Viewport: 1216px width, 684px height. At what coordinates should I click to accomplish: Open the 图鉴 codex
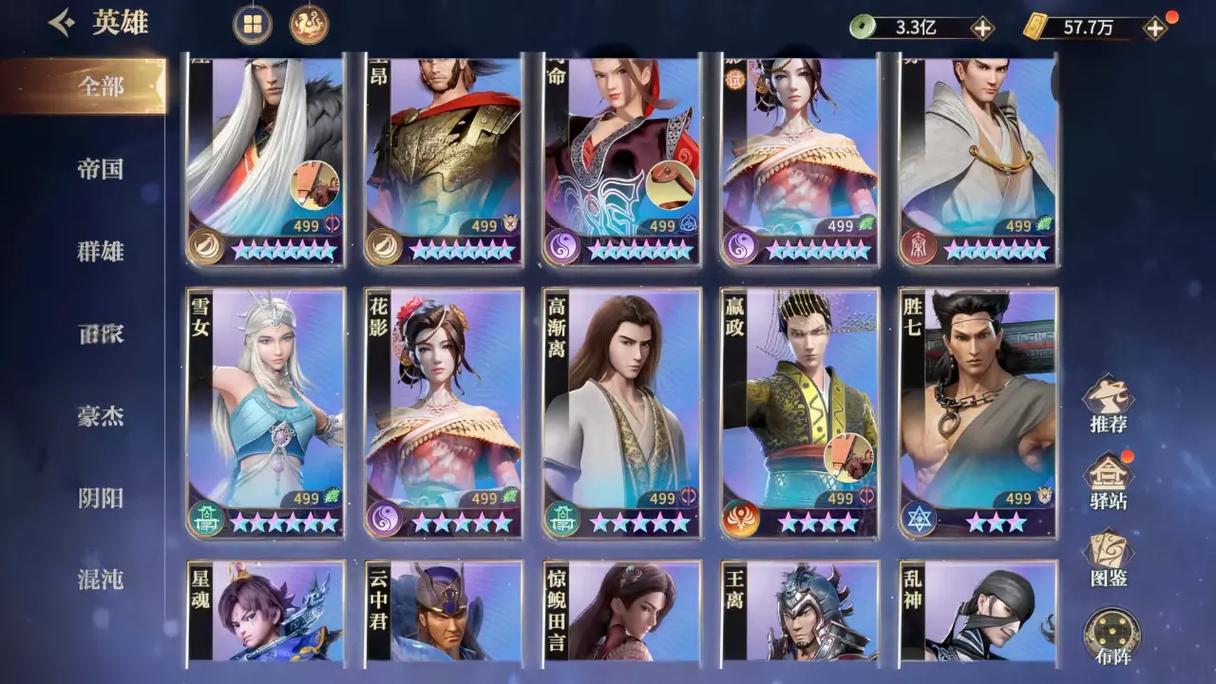(1108, 559)
